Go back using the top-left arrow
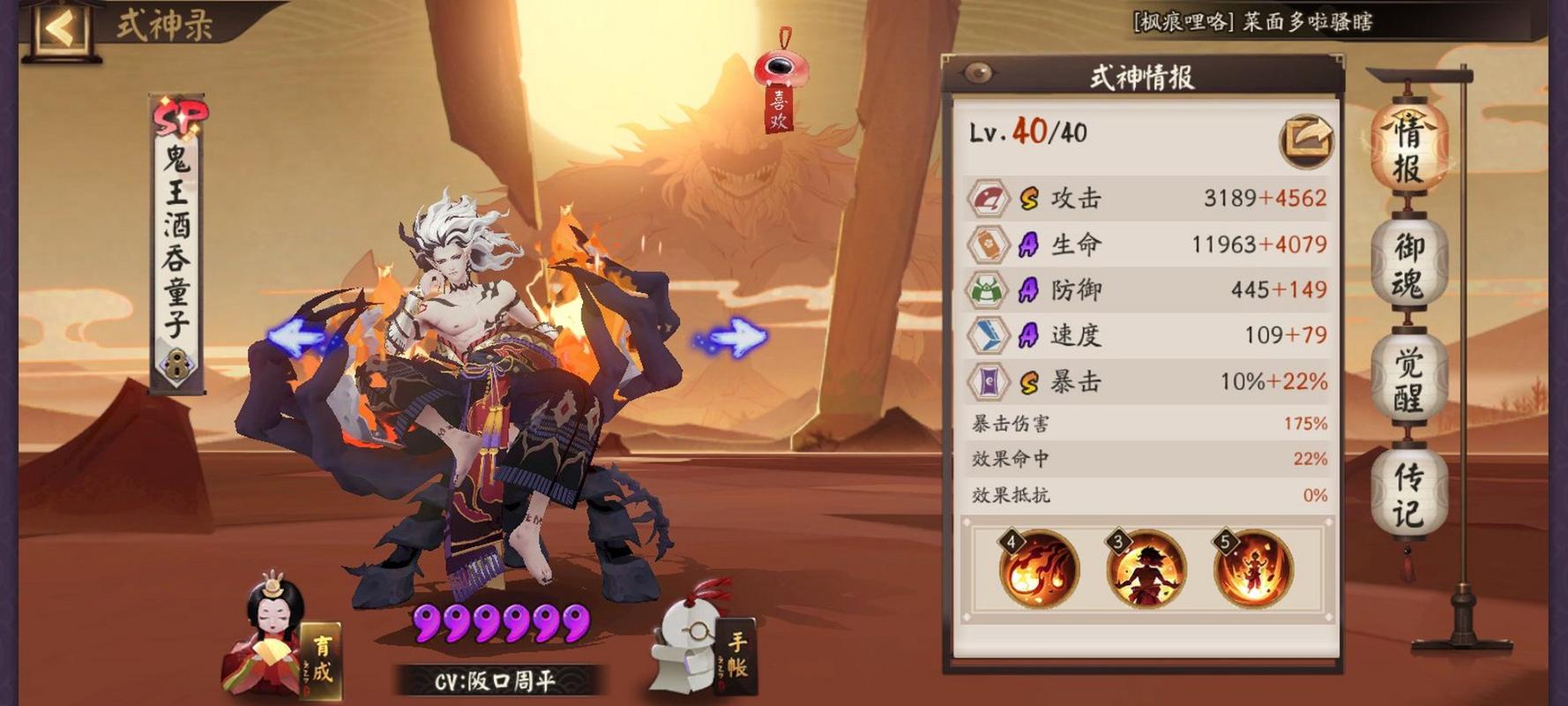This screenshot has height=706, width=1568. coord(60,28)
